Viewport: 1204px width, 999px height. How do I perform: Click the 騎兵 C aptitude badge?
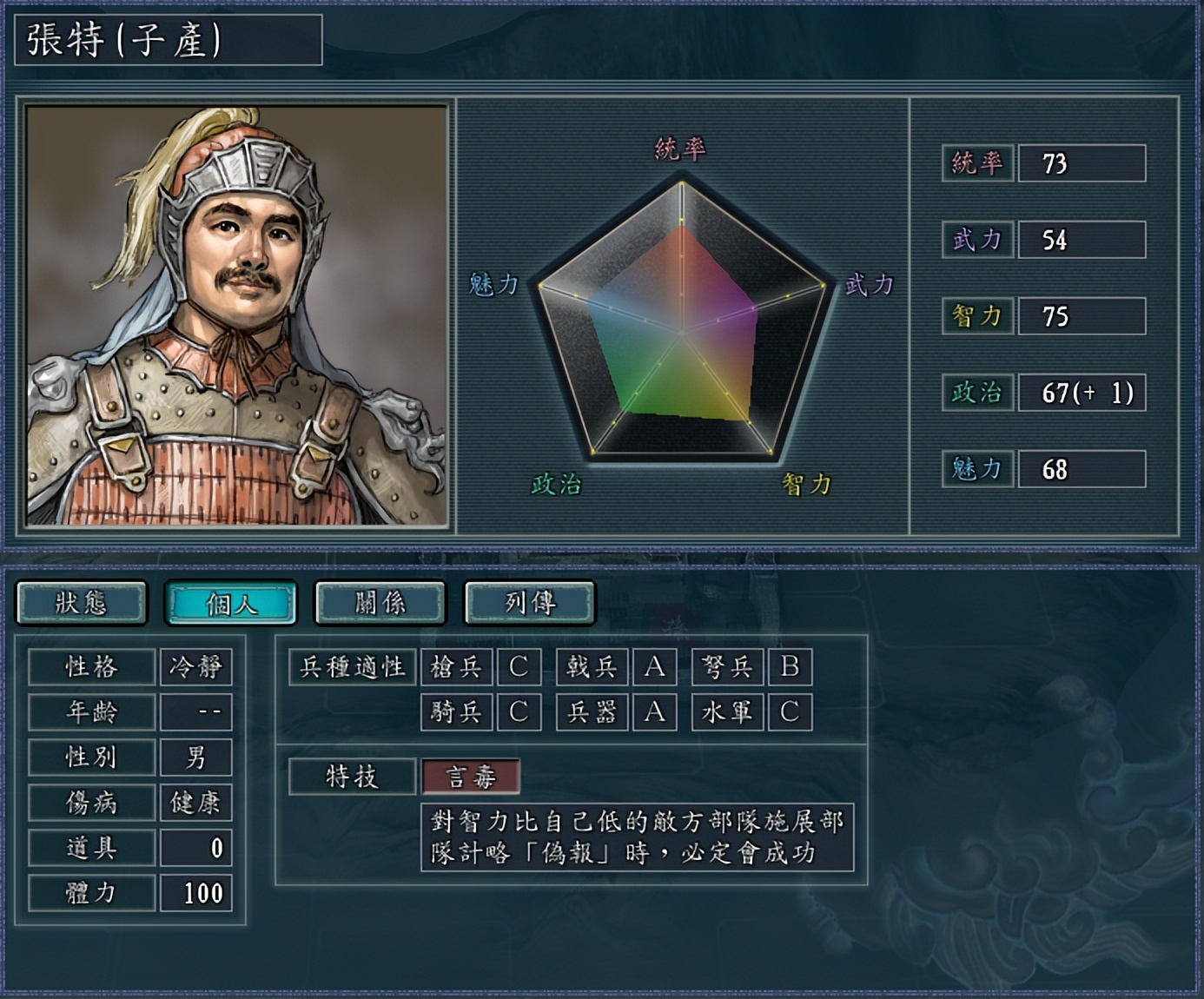tap(519, 712)
